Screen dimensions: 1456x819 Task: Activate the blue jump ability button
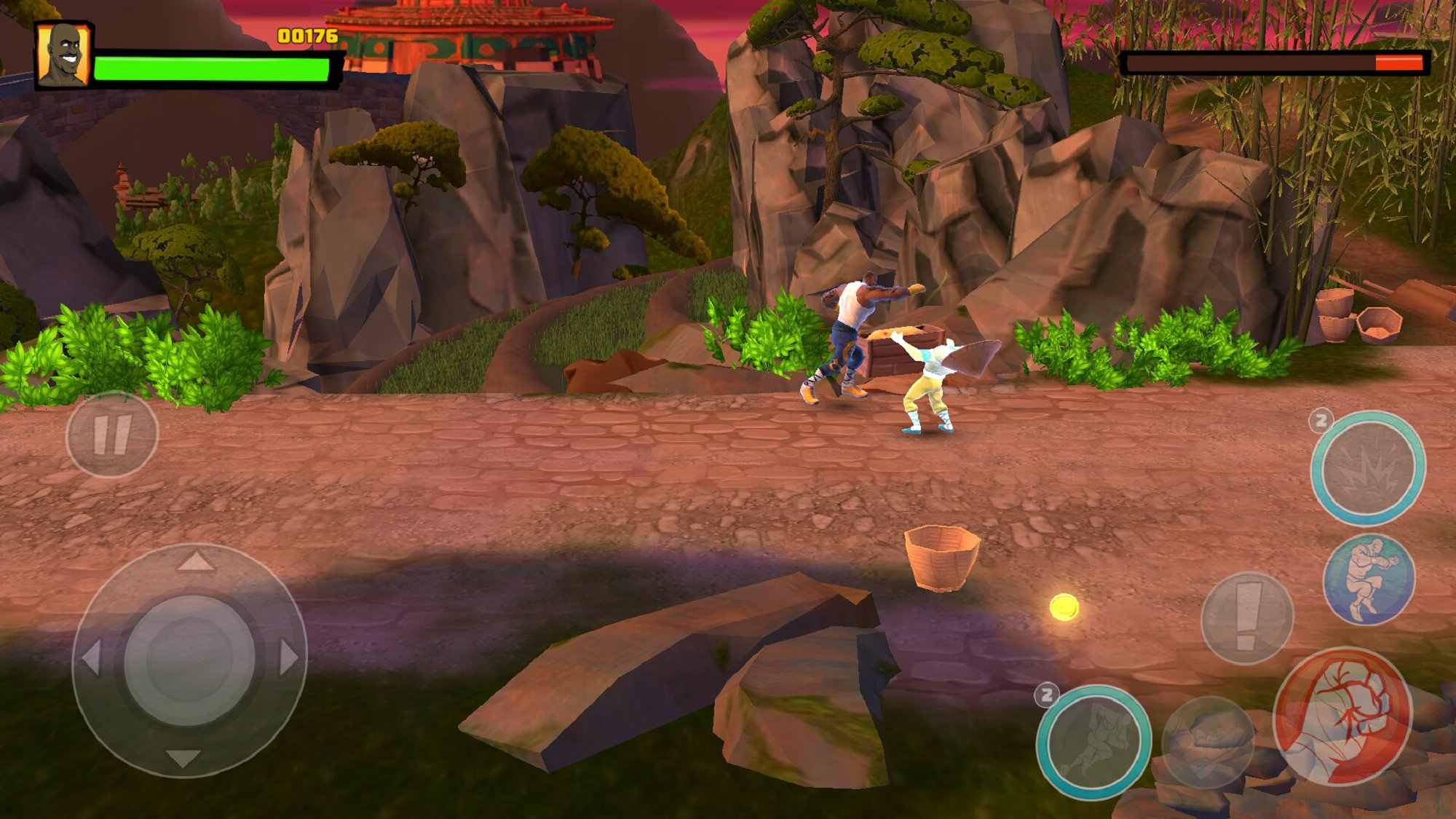coord(1369,579)
